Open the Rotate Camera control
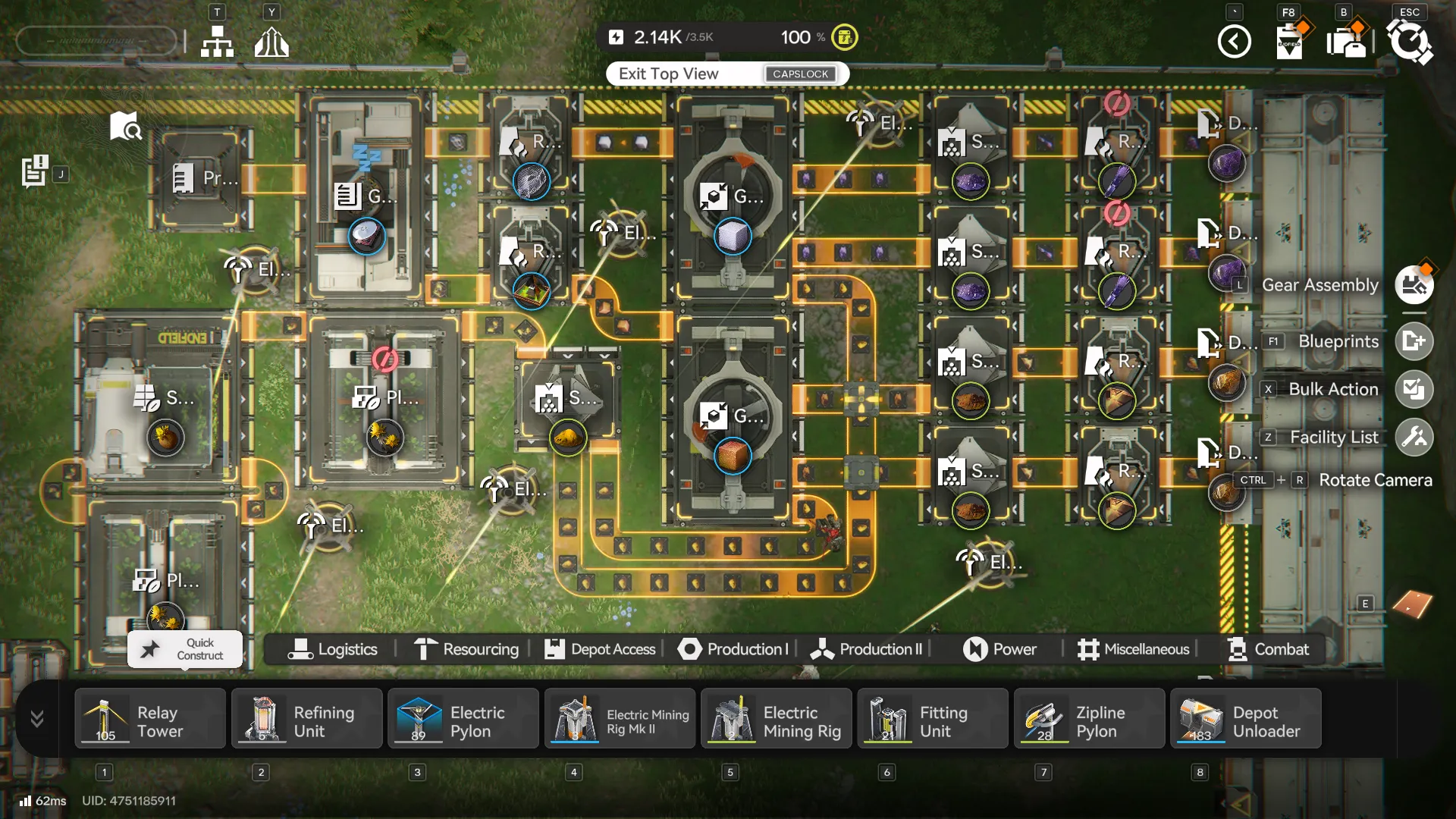Screen dimensions: 1456x819 1376,480
